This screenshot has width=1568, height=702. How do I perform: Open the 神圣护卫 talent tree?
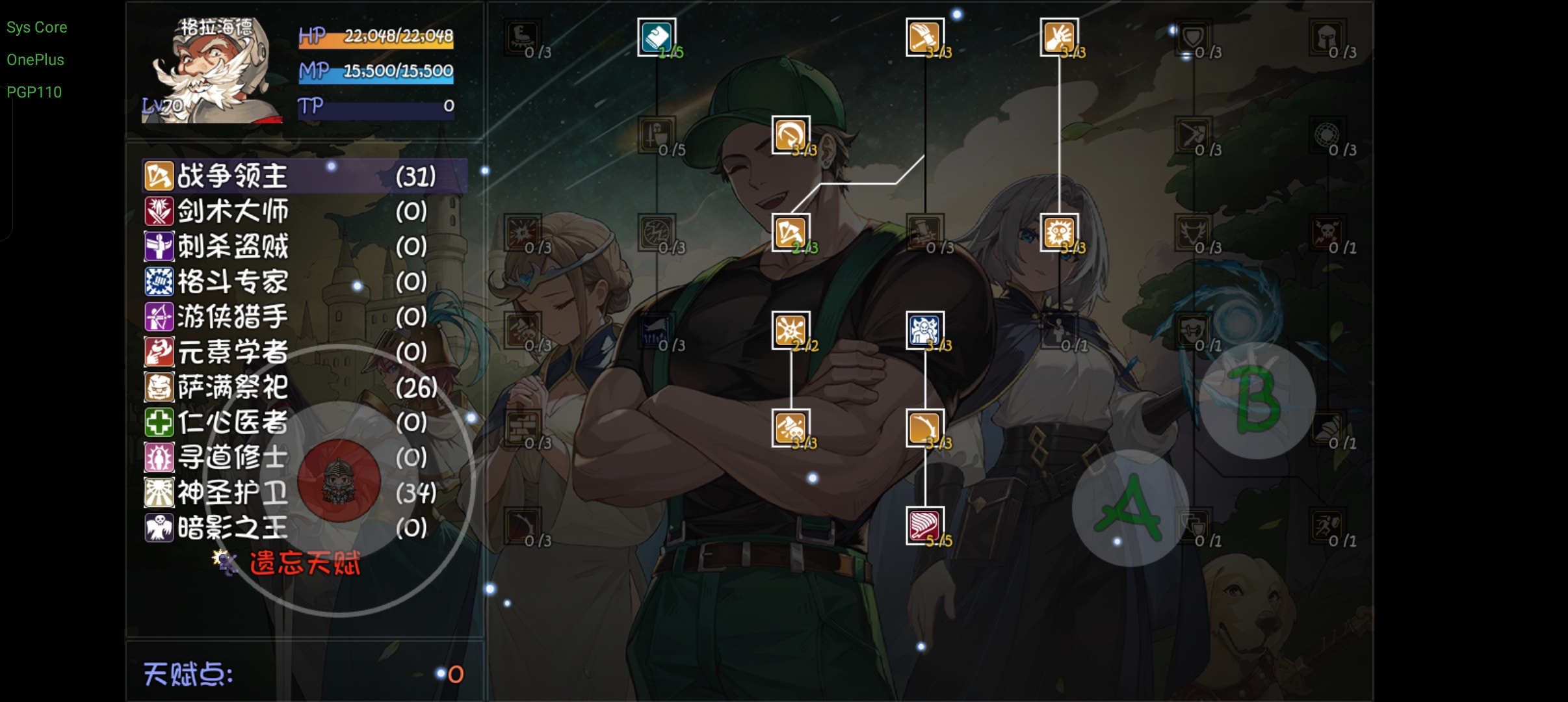click(x=232, y=493)
